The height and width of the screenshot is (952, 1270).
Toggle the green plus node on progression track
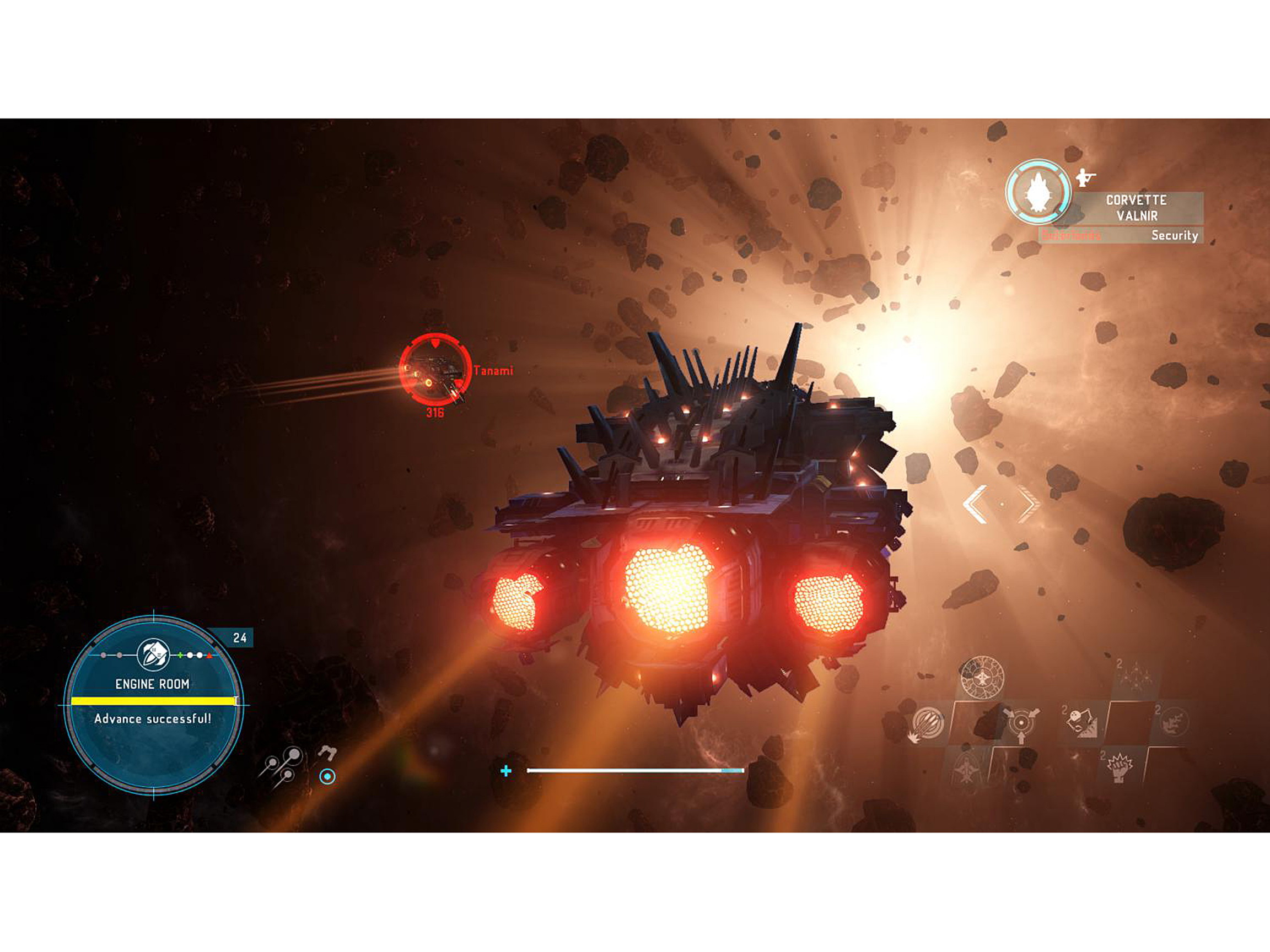point(180,655)
